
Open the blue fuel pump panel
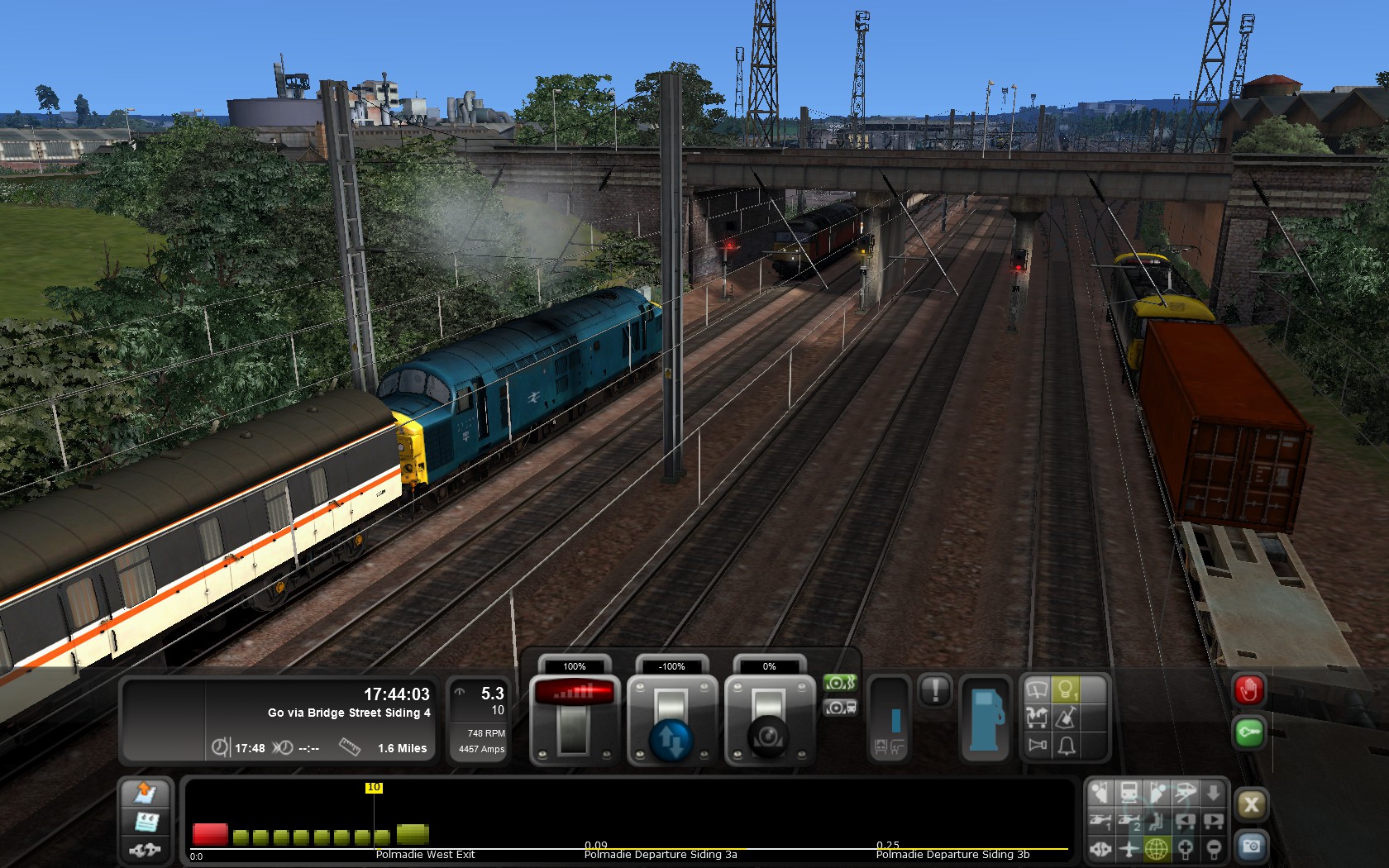985,719
